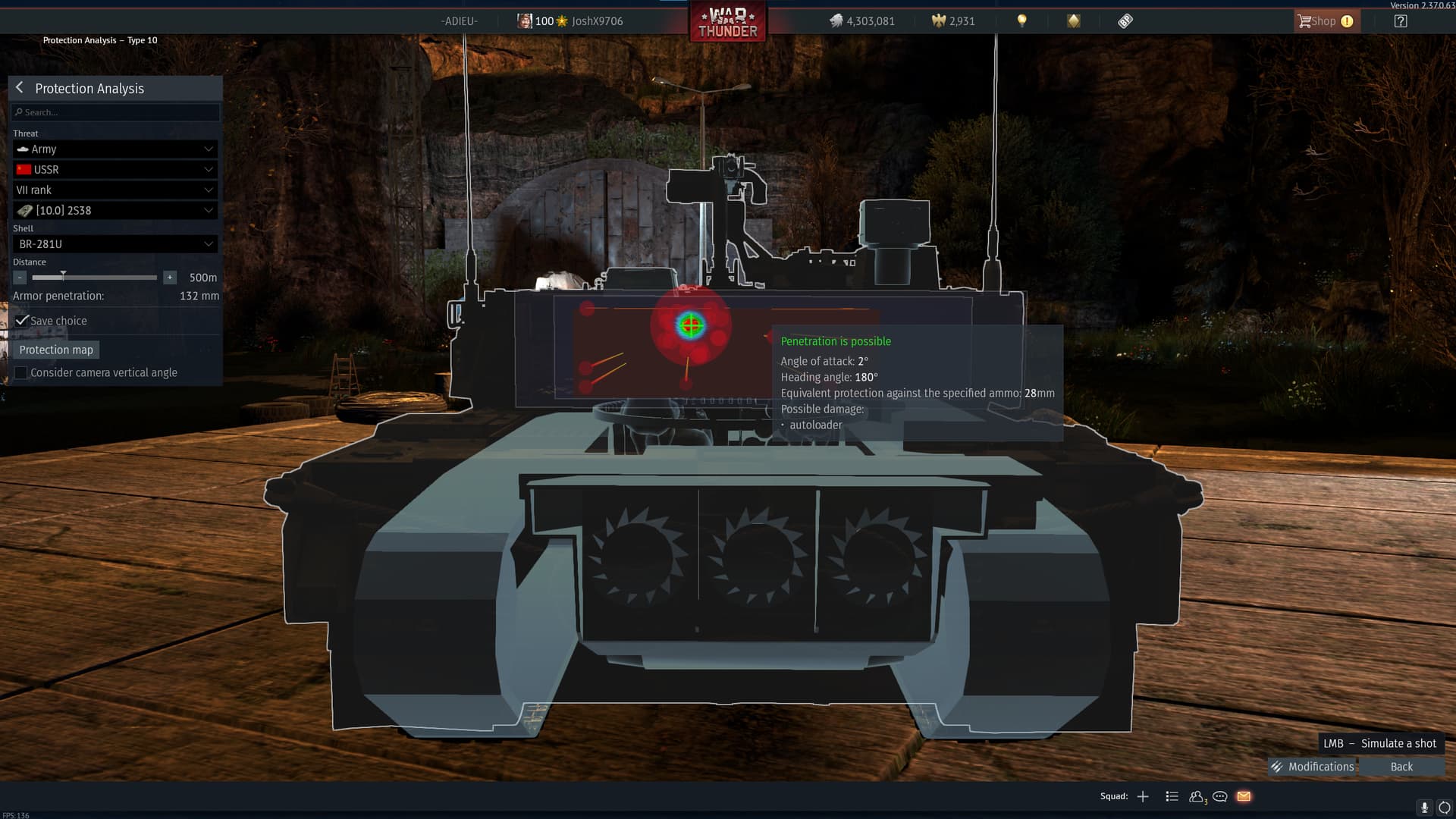Open the Shop

pyautogui.click(x=1324, y=20)
